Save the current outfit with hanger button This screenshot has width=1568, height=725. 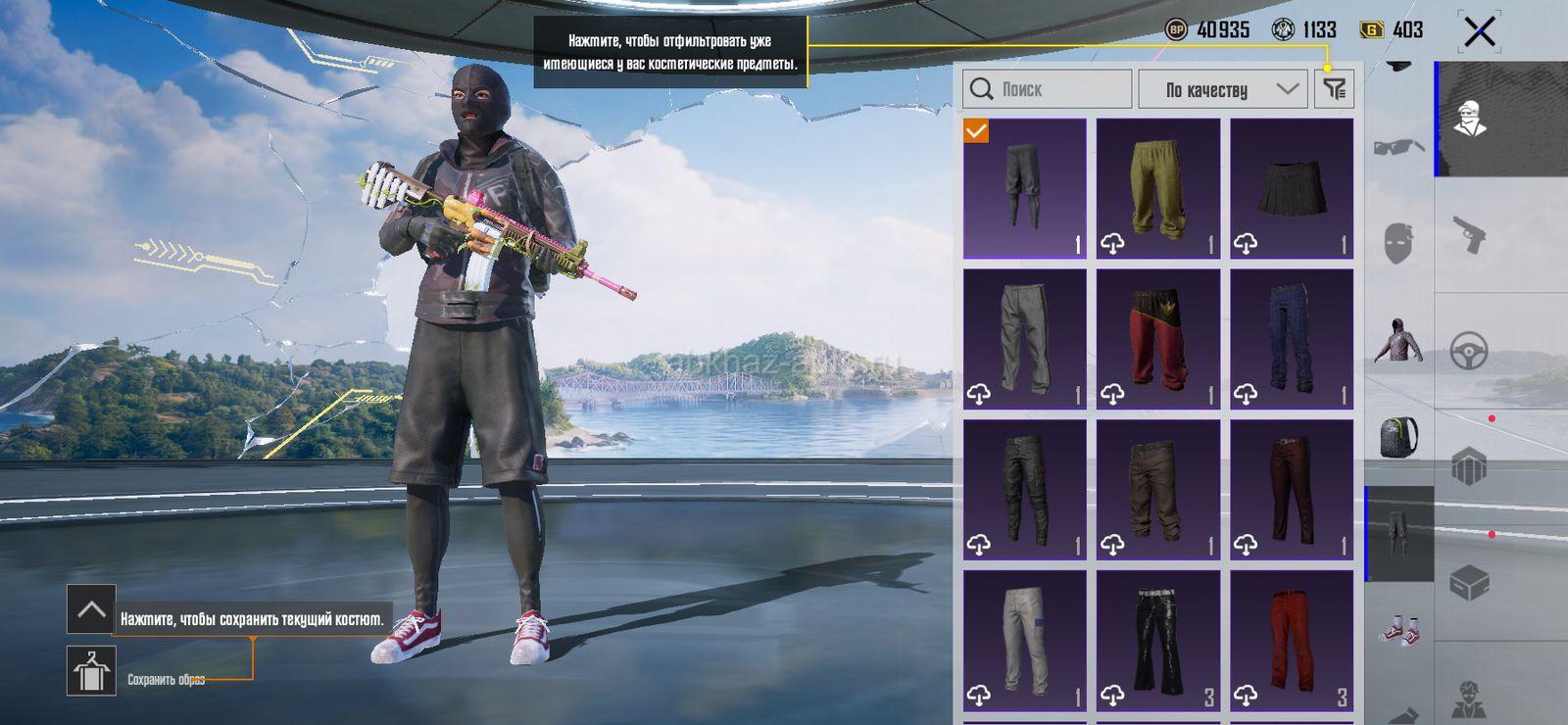point(91,671)
